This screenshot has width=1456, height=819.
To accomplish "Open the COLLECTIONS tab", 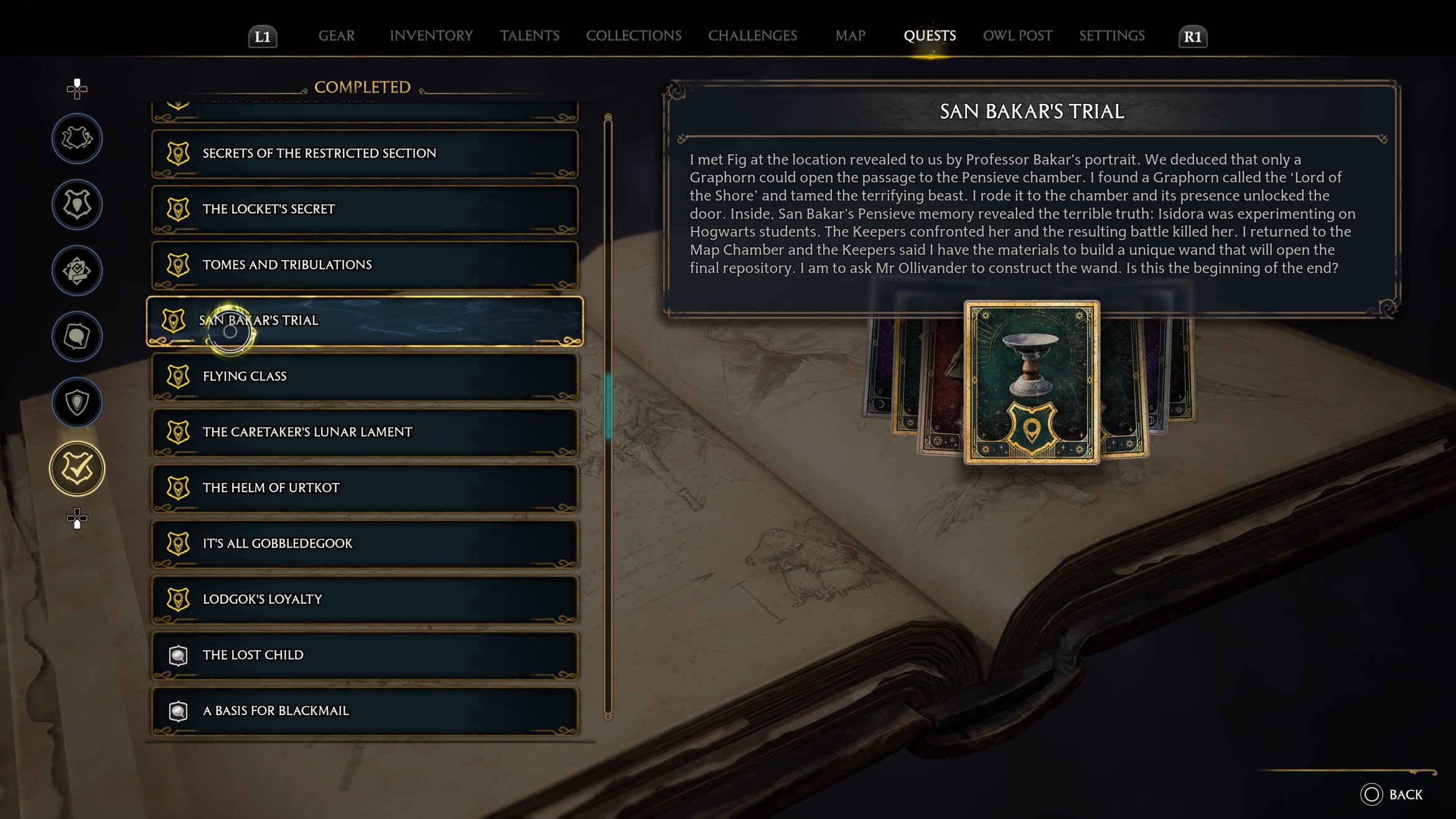I will pos(633,35).
